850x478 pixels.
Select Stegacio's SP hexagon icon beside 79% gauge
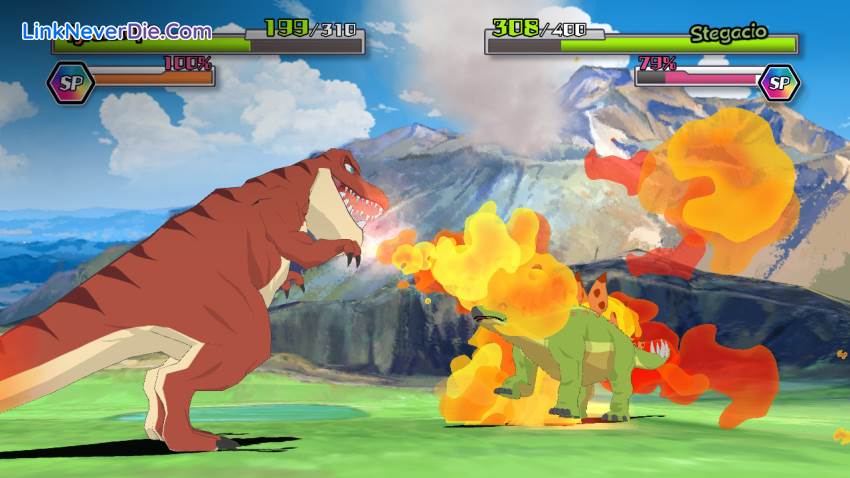click(x=779, y=83)
